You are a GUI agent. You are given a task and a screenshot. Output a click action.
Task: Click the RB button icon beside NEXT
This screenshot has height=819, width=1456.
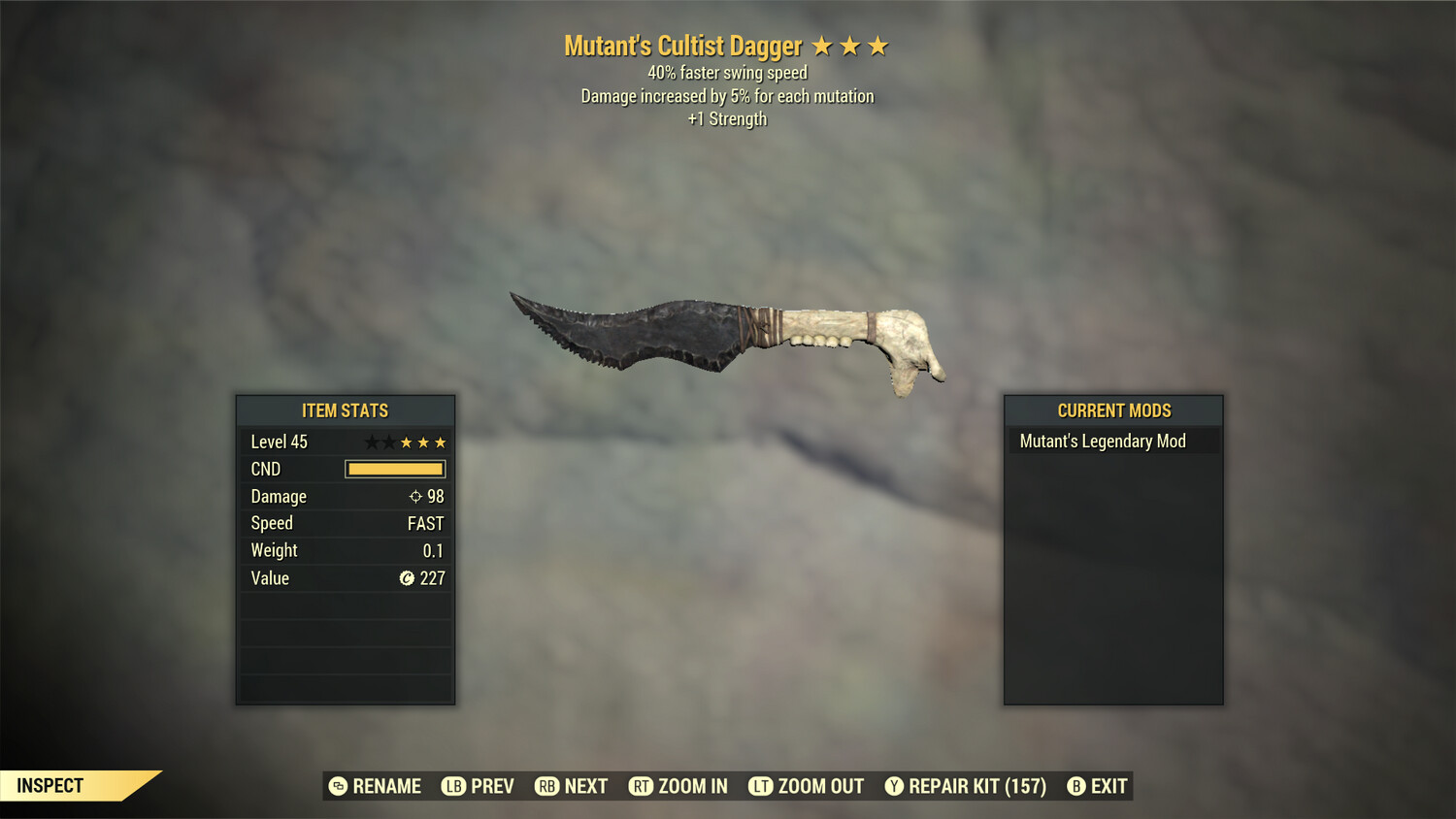[546, 786]
